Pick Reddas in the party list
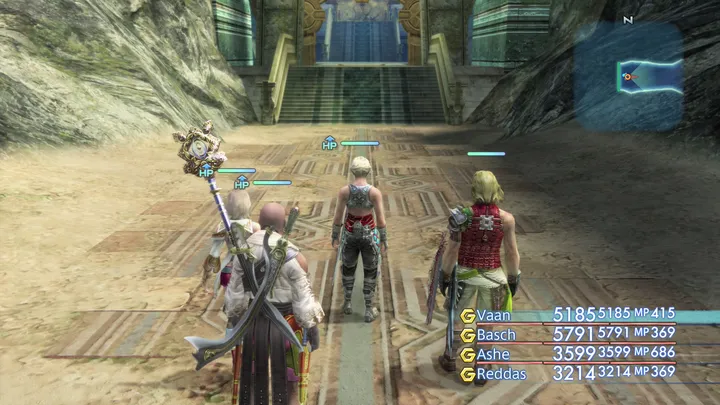 tap(501, 373)
